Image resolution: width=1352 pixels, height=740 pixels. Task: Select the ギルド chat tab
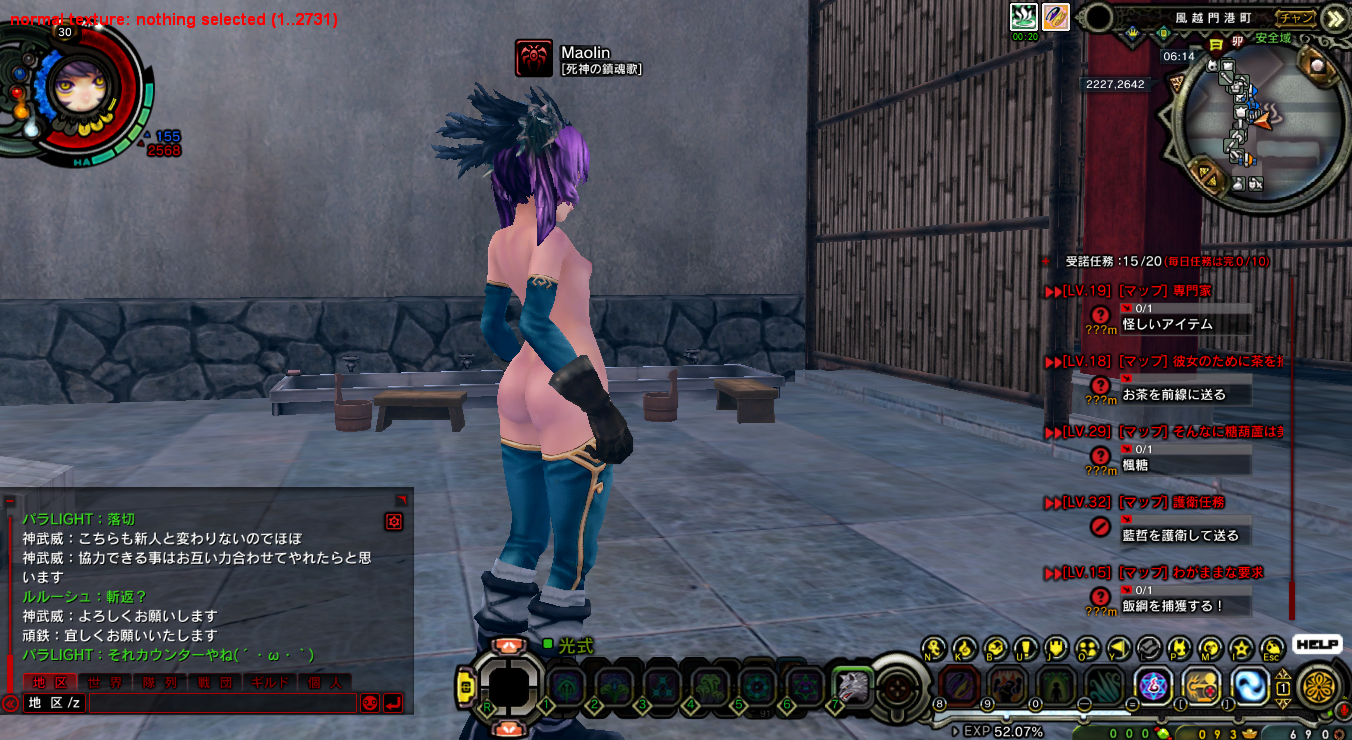tap(269, 682)
